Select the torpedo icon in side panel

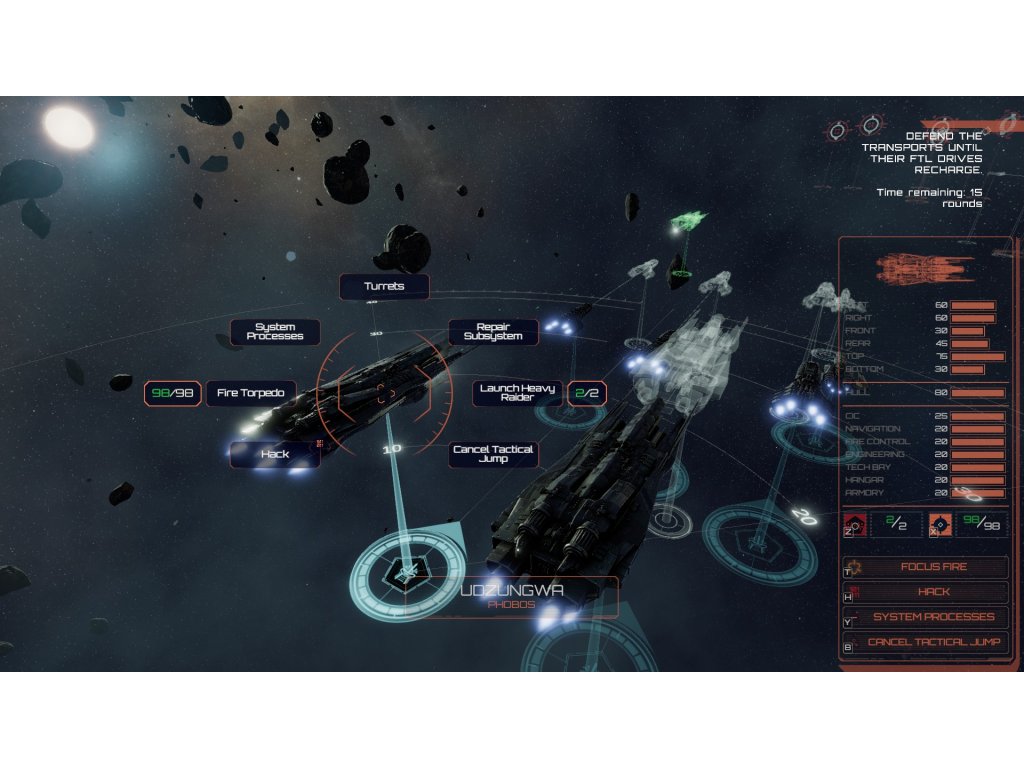(x=939, y=524)
